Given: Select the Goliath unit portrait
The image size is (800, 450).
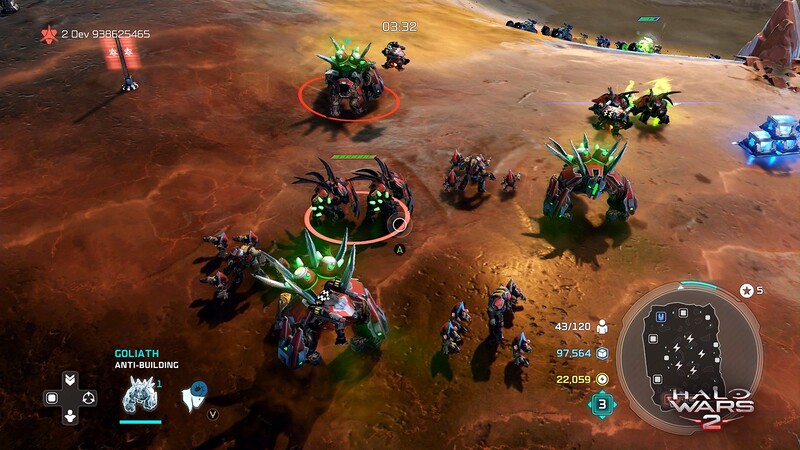Looking at the screenshot, I should 137,397.
